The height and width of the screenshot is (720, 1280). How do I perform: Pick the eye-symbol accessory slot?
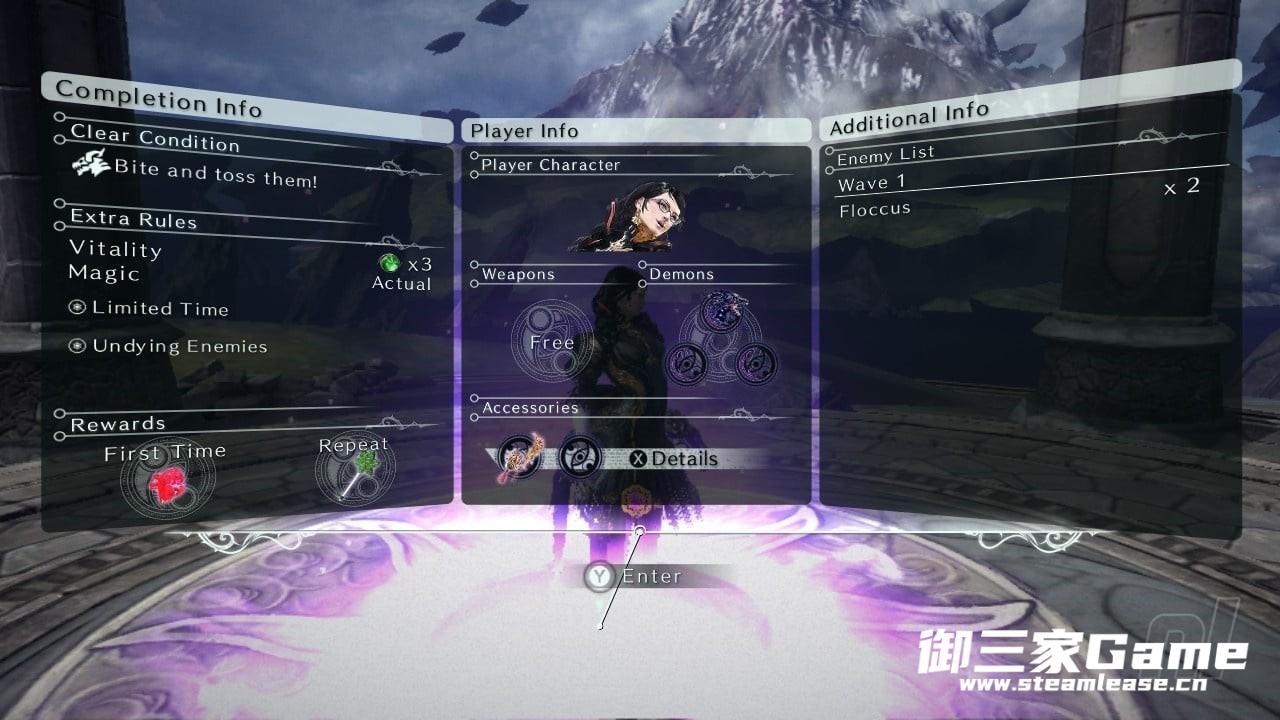click(580, 457)
